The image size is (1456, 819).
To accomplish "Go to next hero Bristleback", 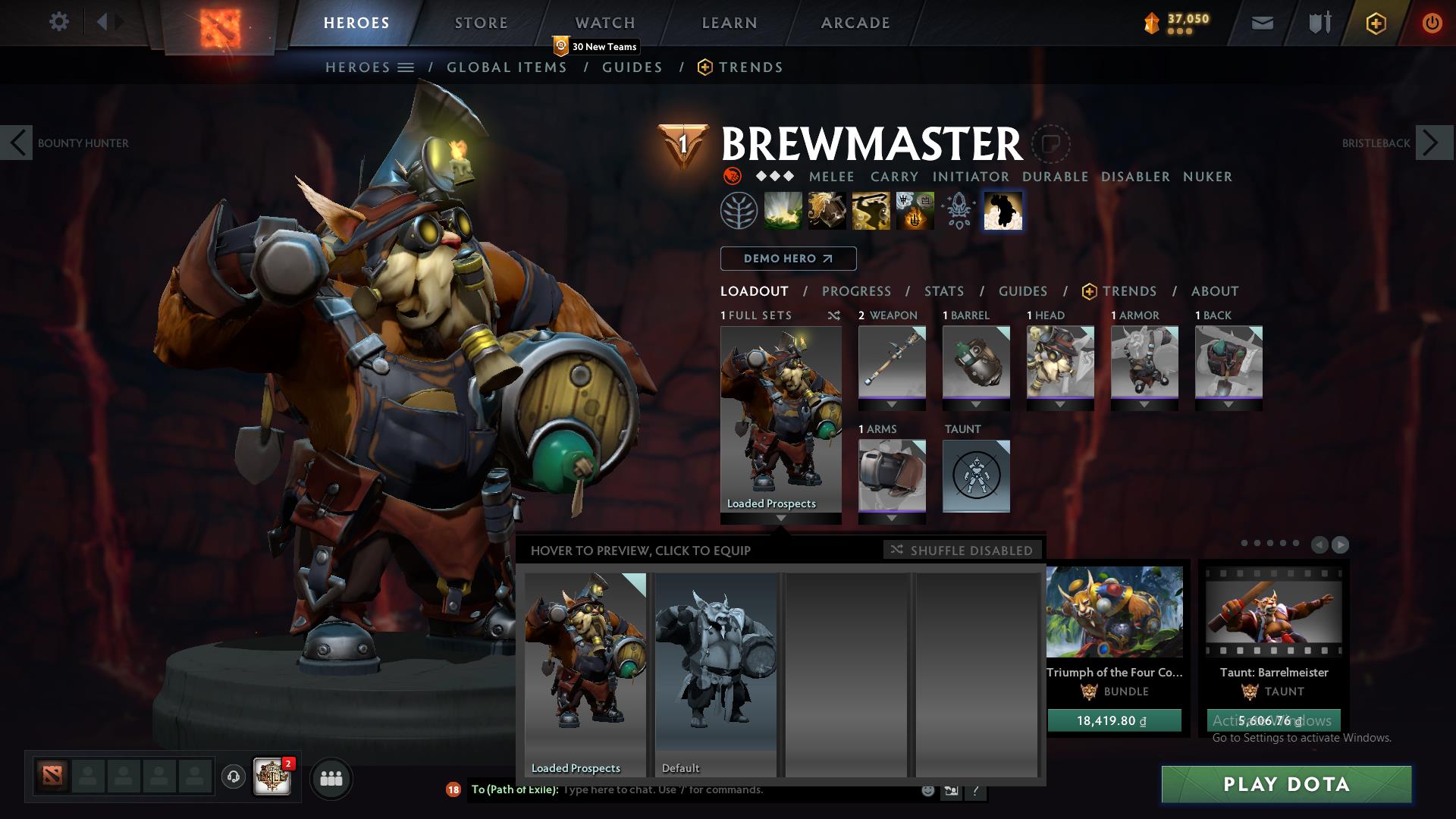I will 1433,143.
